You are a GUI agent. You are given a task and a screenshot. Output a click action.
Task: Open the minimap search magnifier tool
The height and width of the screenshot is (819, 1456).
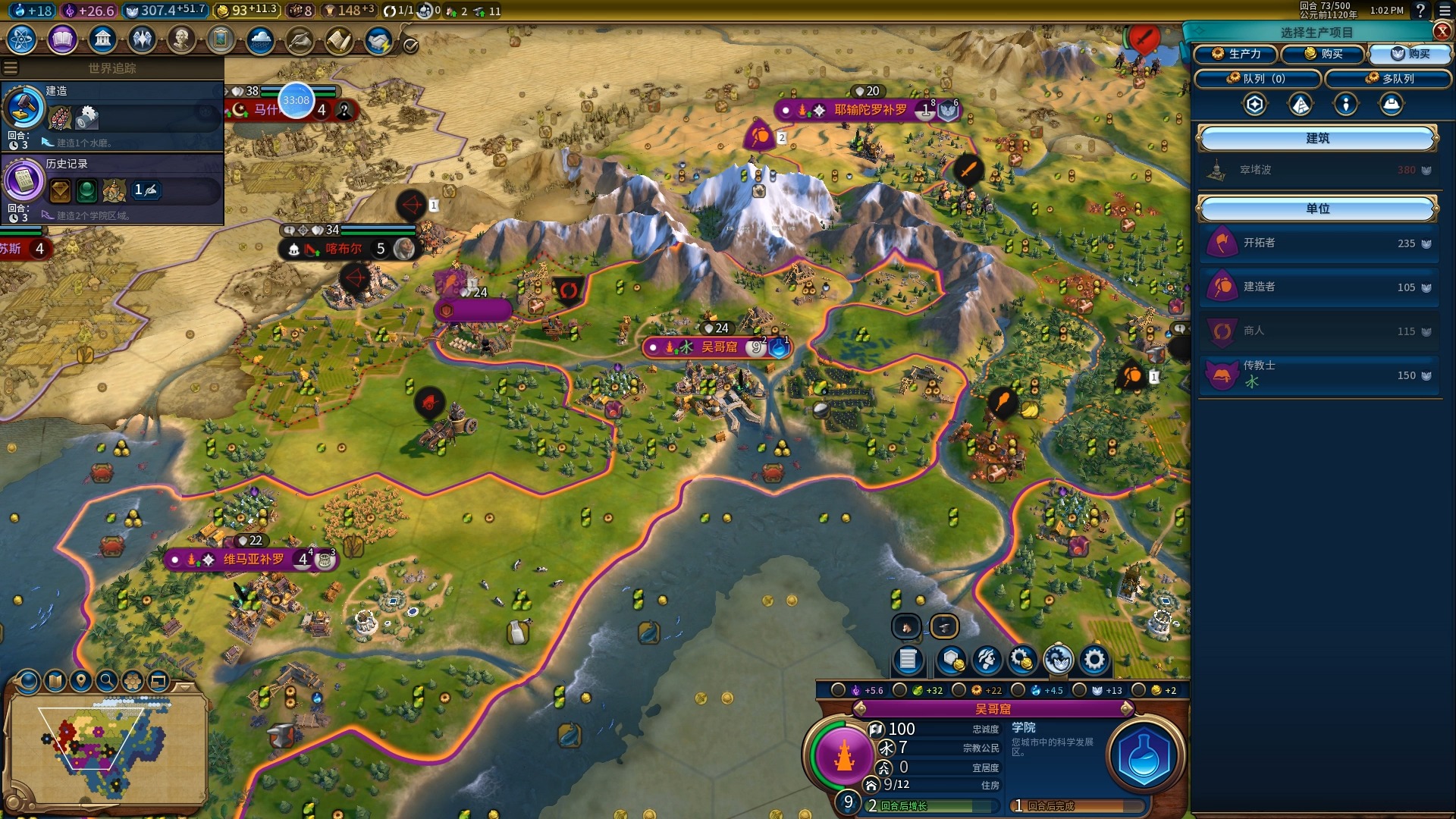[106, 681]
